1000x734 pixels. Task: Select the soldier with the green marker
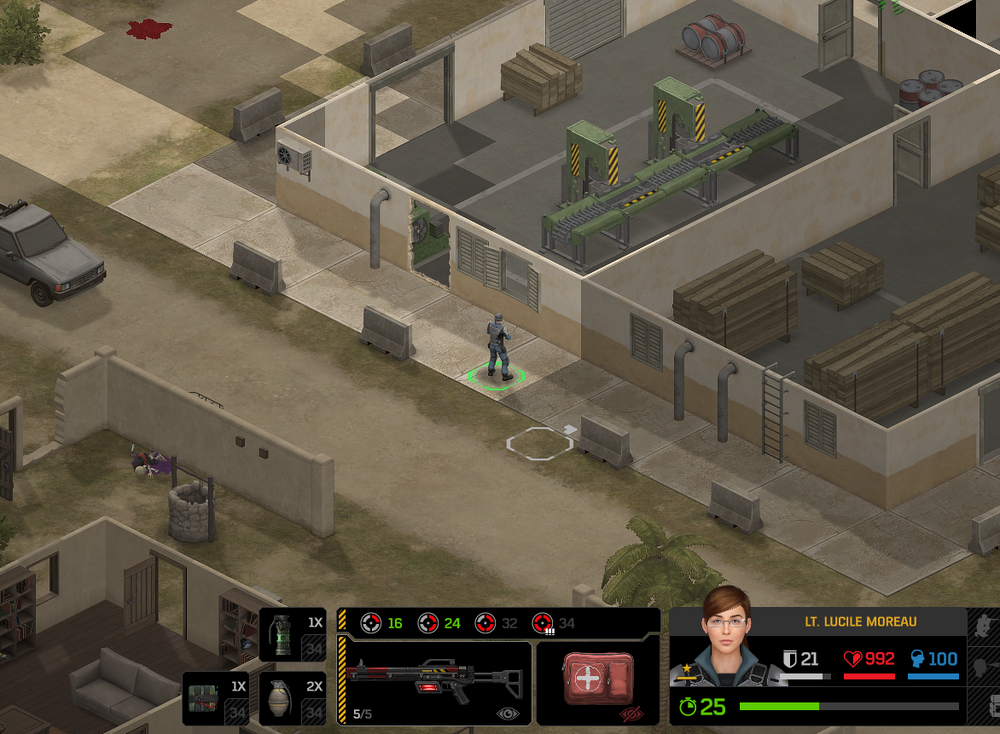(x=498, y=346)
